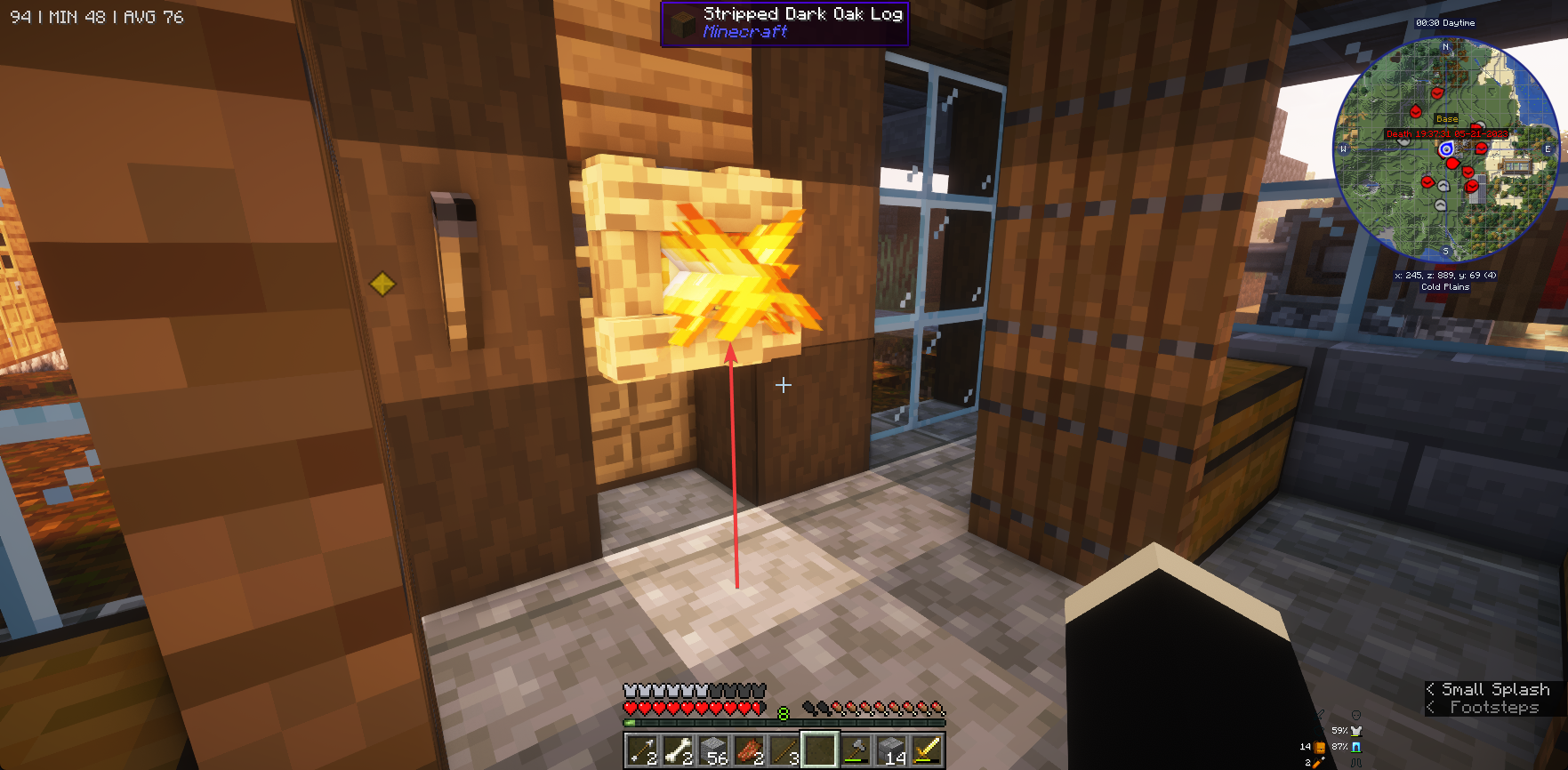Select the arrow stack in the hotbar
The height and width of the screenshot is (770, 1568).
click(x=640, y=750)
